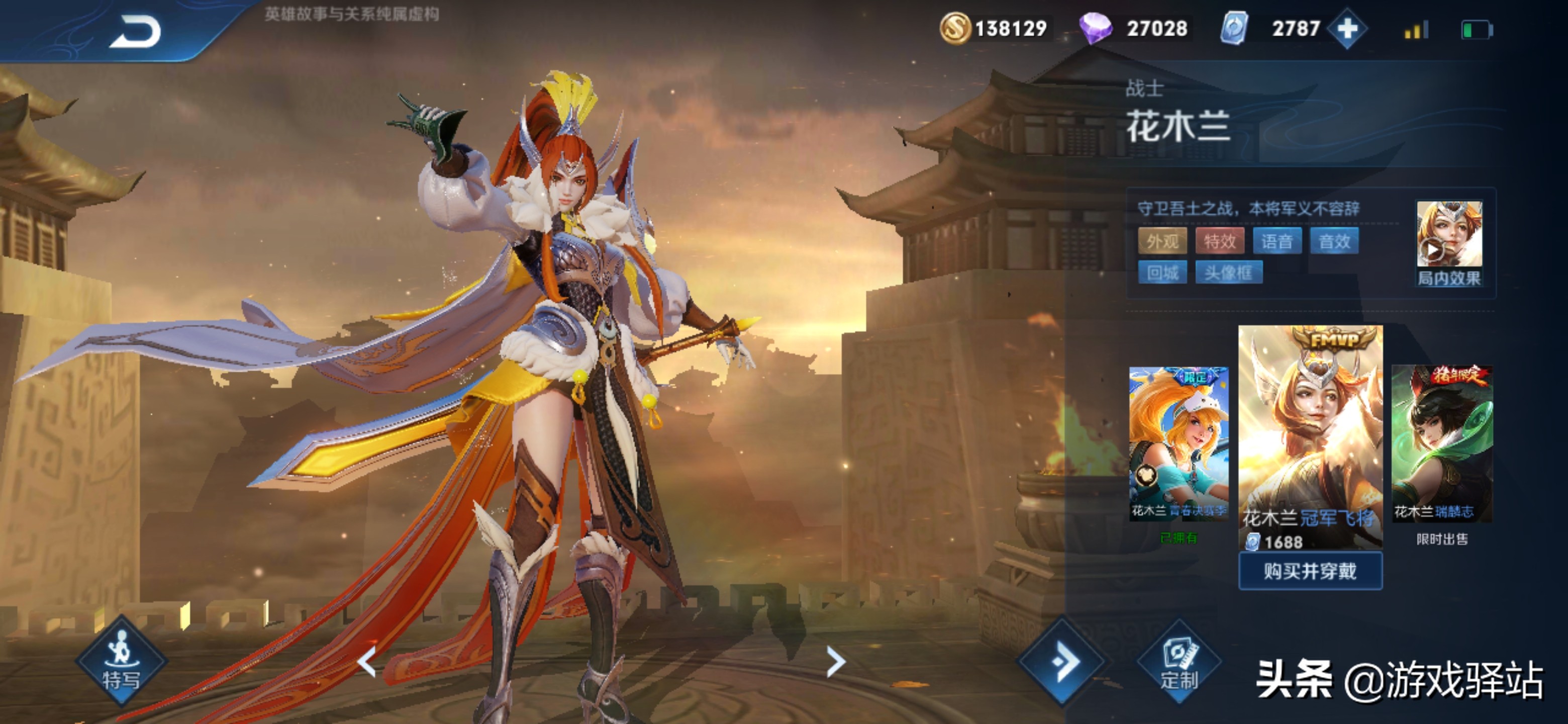This screenshot has height=724, width=1568.
Task: Choose the 音效 sound tag
Action: tap(1334, 242)
